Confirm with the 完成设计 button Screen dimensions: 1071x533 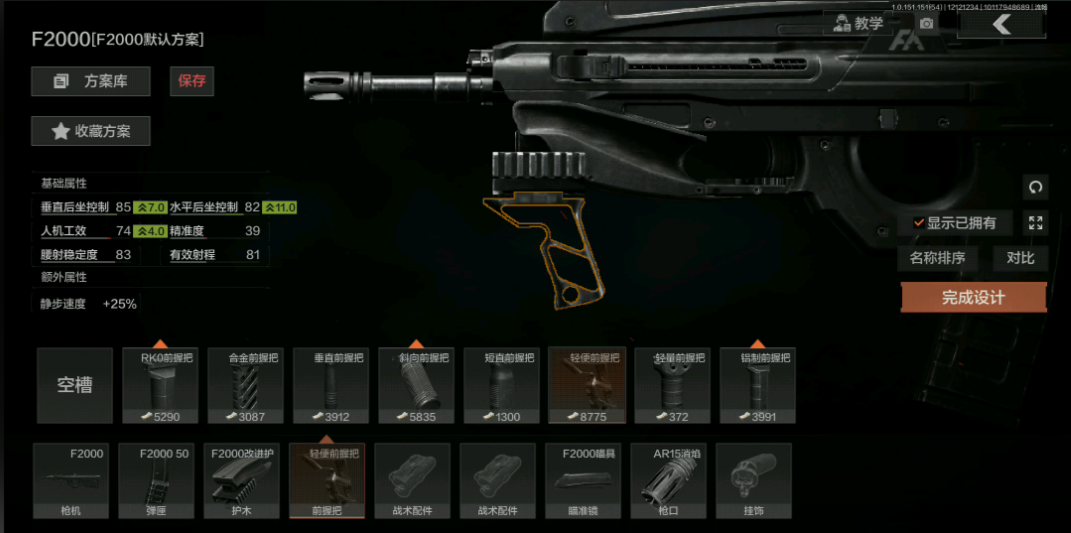pos(973,297)
